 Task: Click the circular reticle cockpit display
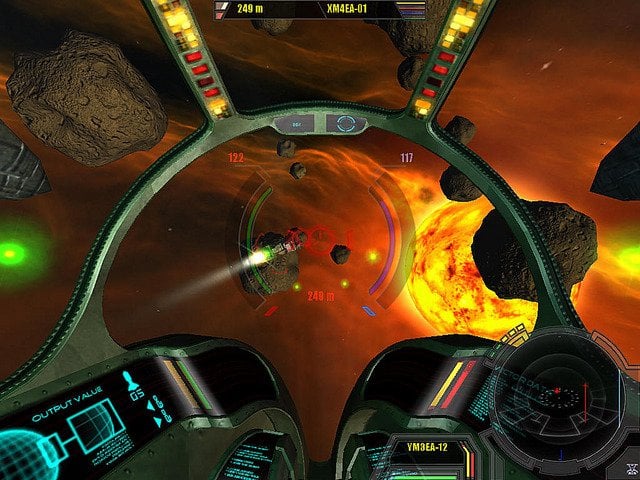[346, 124]
